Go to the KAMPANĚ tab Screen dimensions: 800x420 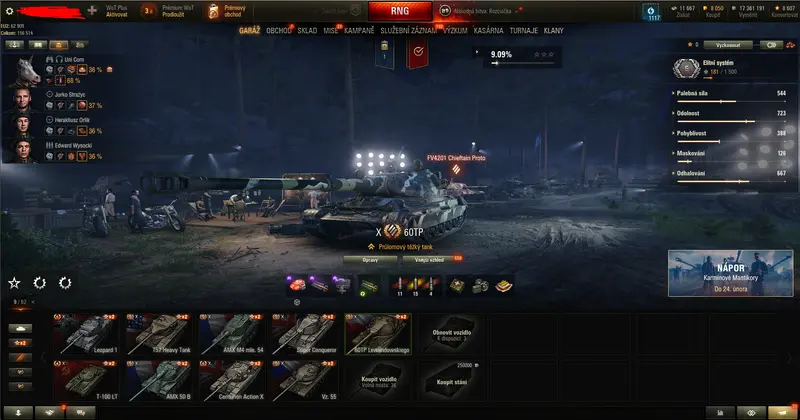coord(359,31)
